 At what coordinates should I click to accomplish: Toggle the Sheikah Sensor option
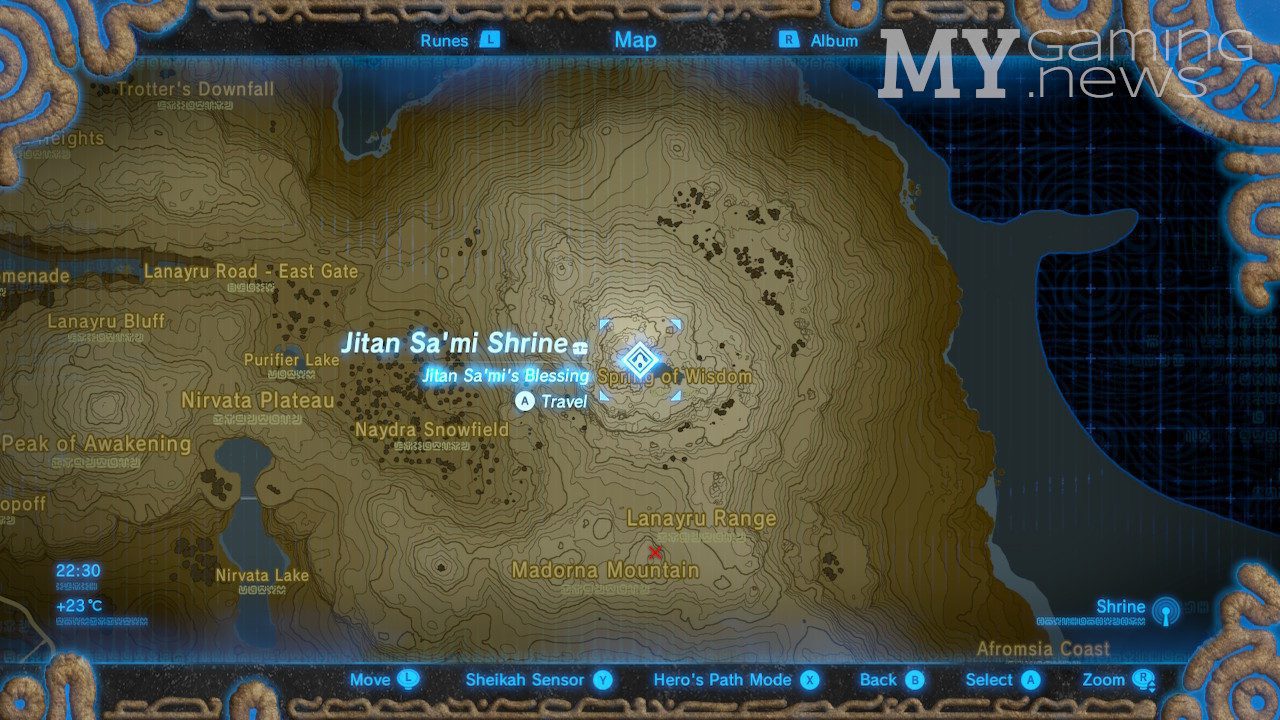(525, 679)
